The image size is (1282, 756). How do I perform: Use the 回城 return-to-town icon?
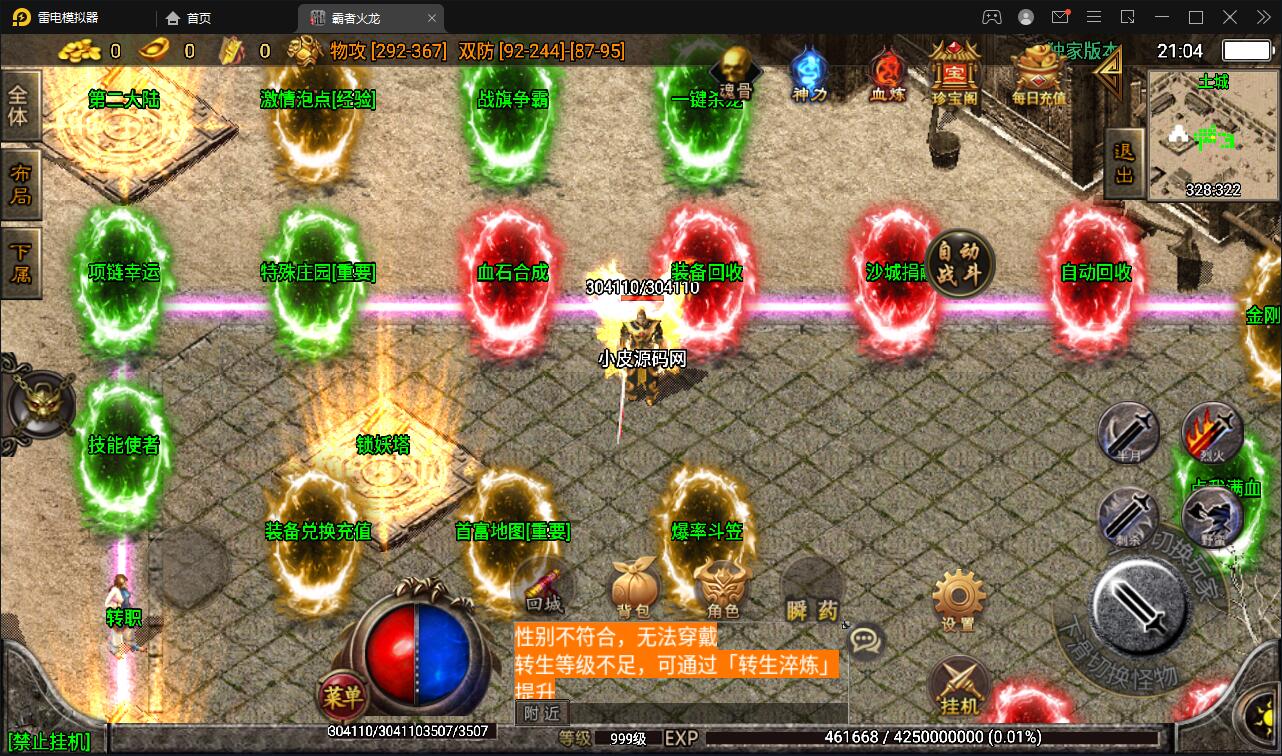545,585
